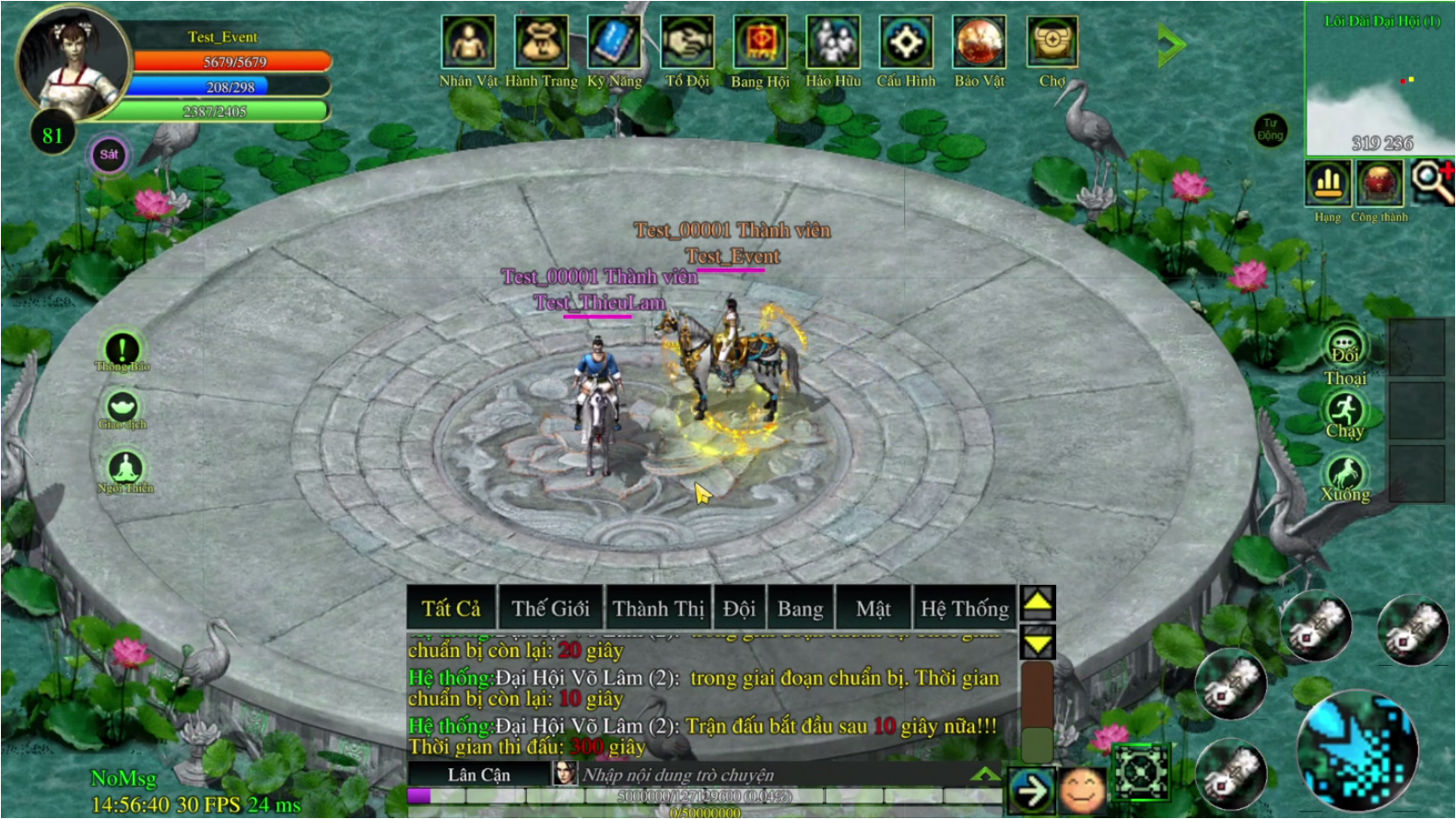
Task: Open the Hạng ranking icon
Action: [1328, 183]
